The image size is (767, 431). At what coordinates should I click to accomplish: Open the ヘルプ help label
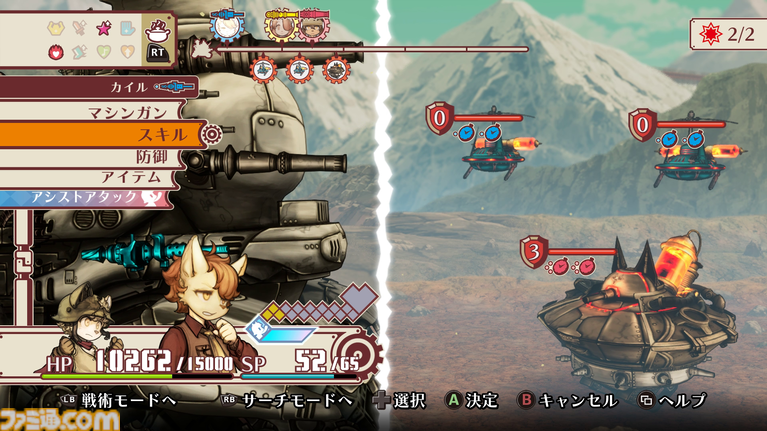[680, 400]
